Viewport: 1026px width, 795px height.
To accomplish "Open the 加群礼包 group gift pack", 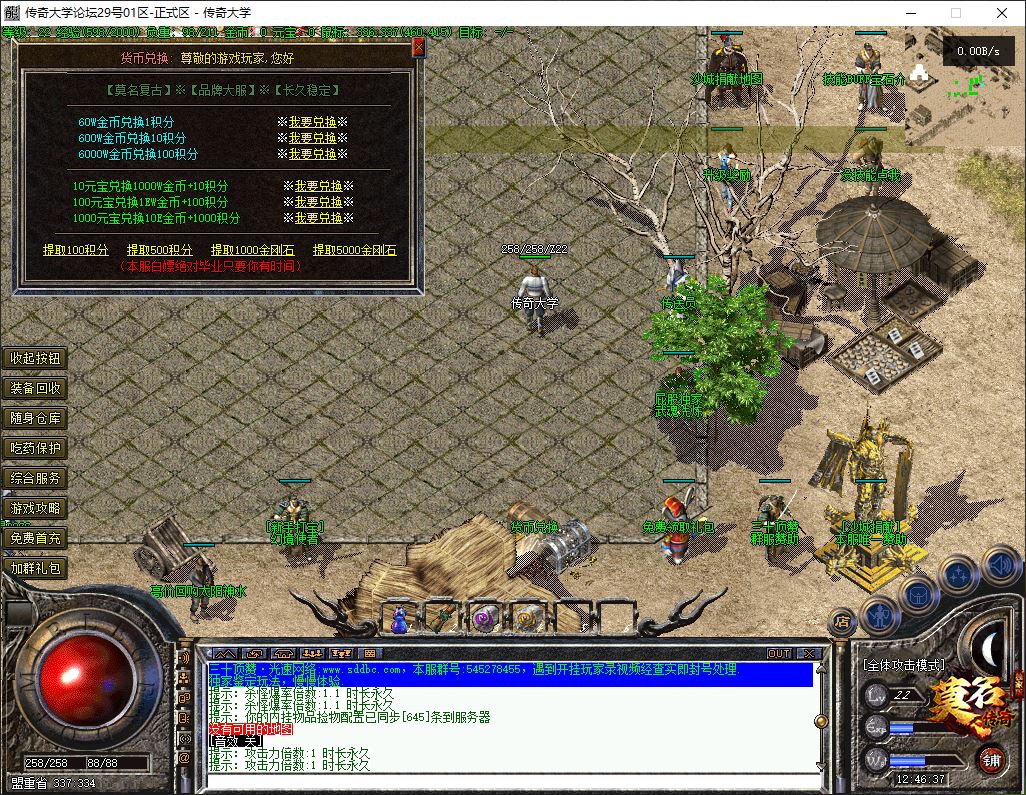I will click(x=35, y=568).
